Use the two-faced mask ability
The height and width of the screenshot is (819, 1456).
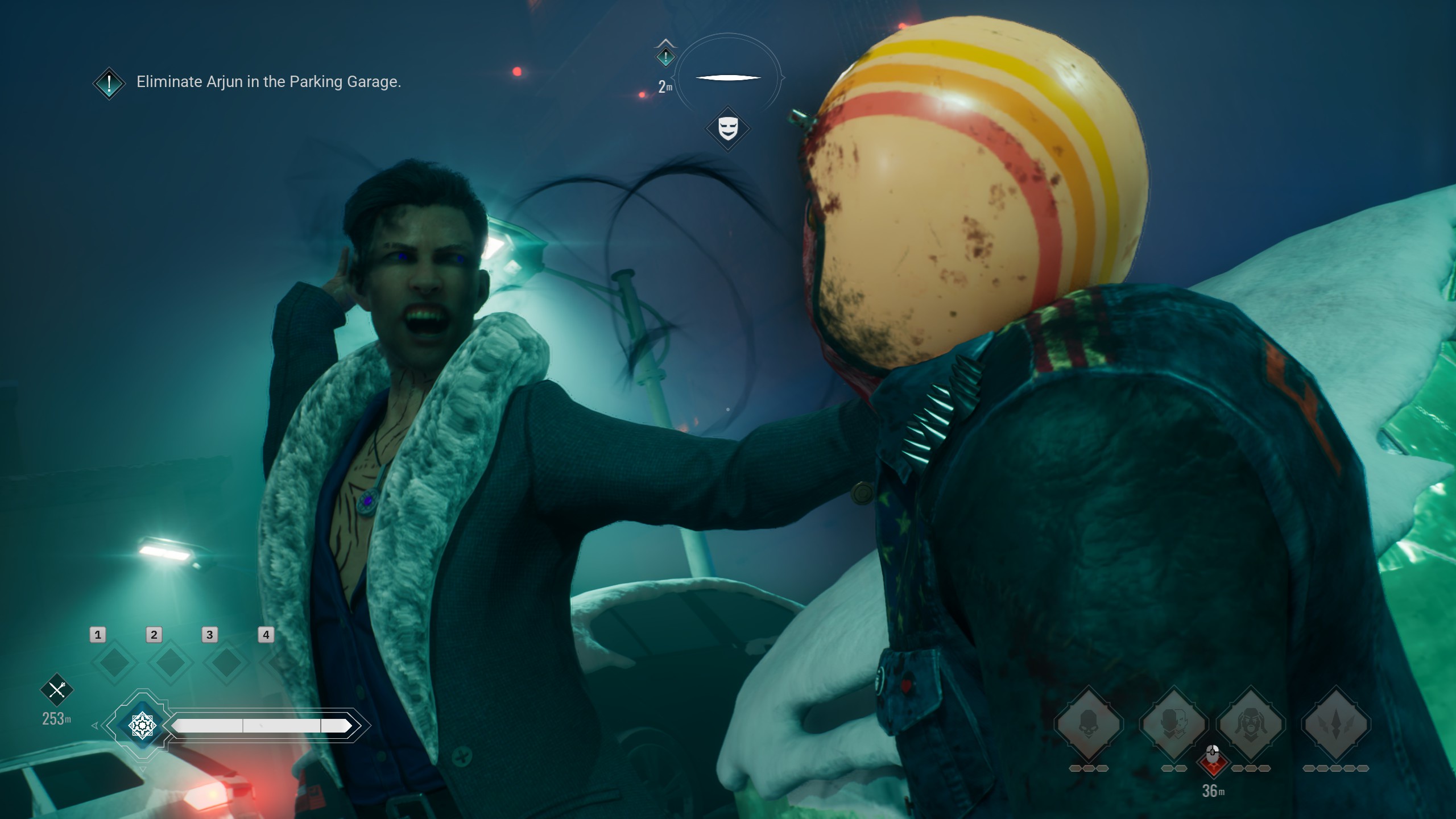[1173, 725]
